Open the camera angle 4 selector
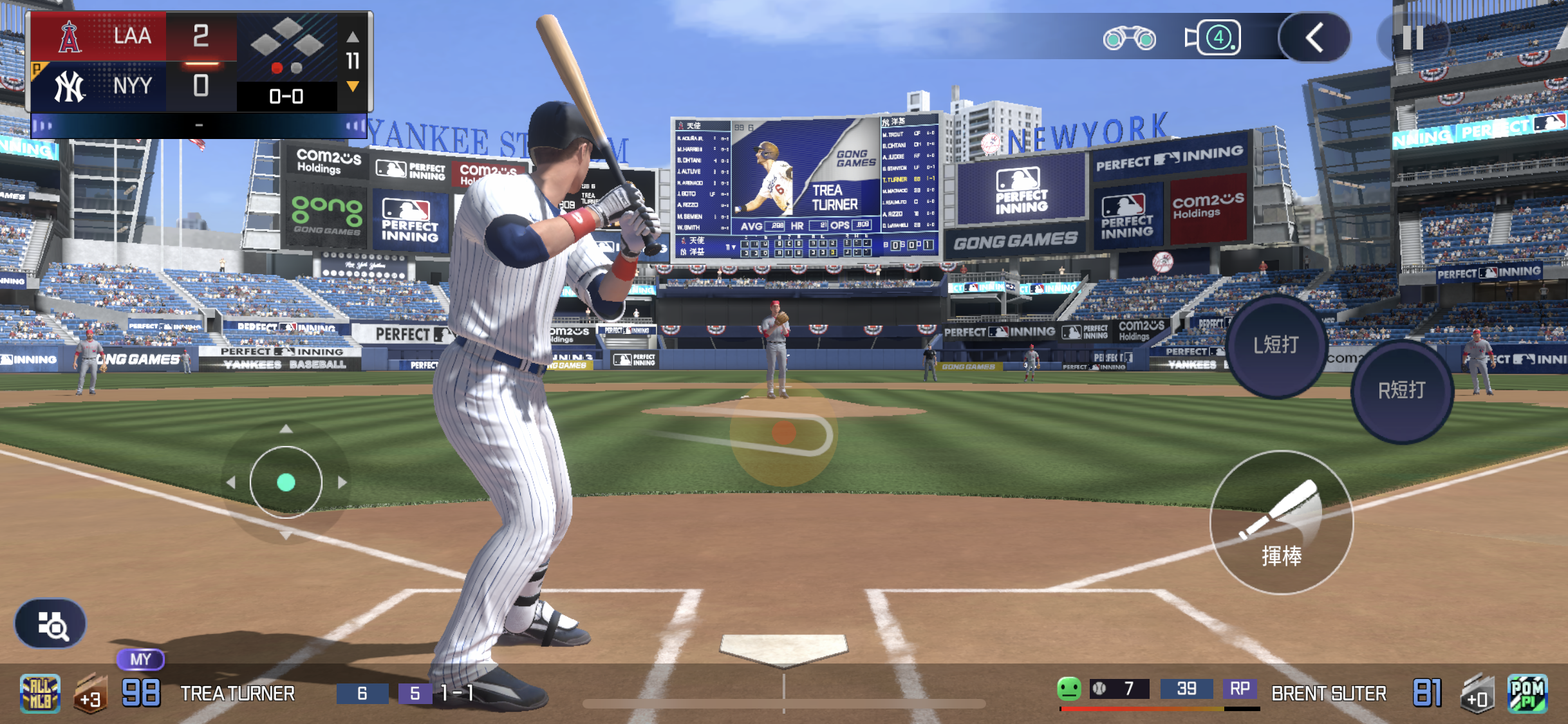Image resolution: width=1568 pixels, height=724 pixels. pyautogui.click(x=1213, y=38)
